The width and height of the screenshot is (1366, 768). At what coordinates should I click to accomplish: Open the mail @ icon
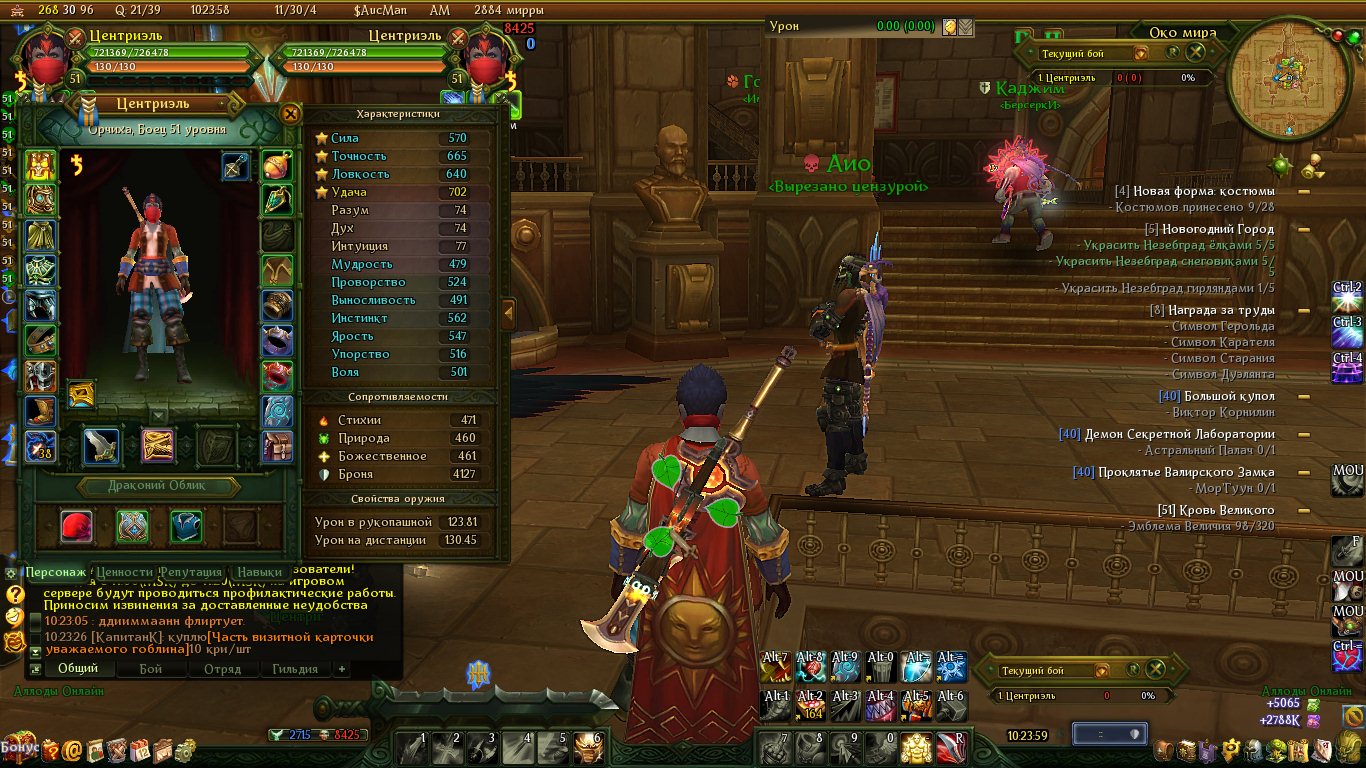coord(72,749)
